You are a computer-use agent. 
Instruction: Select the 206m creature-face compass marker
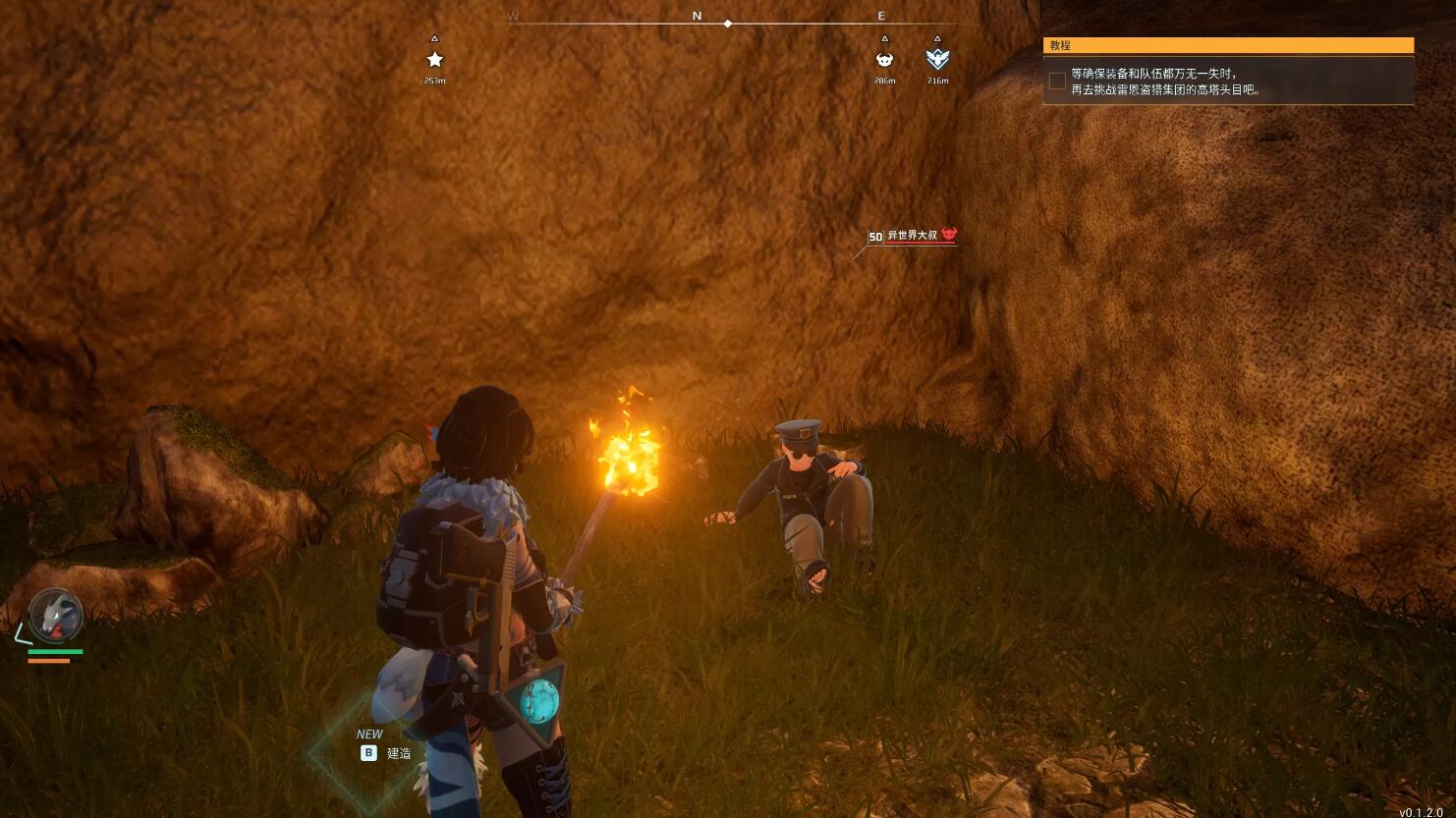(x=884, y=60)
